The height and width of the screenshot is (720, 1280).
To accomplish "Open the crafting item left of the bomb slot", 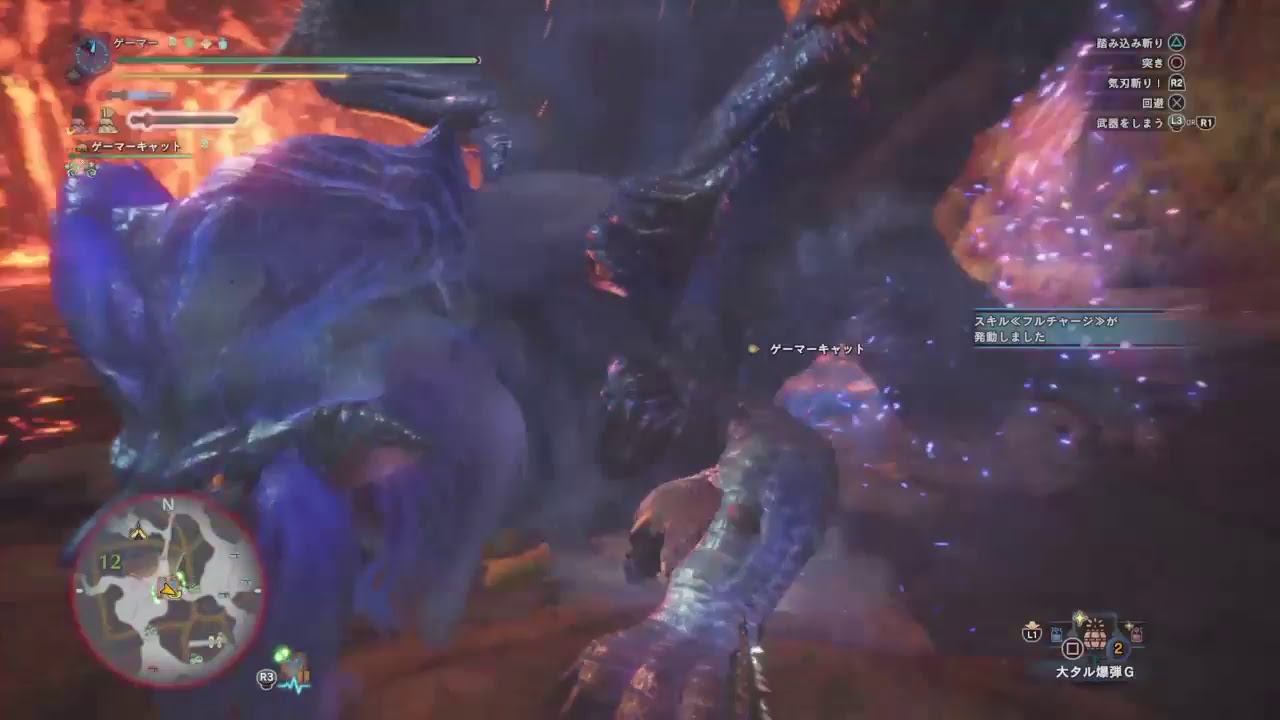I will click(1055, 633).
